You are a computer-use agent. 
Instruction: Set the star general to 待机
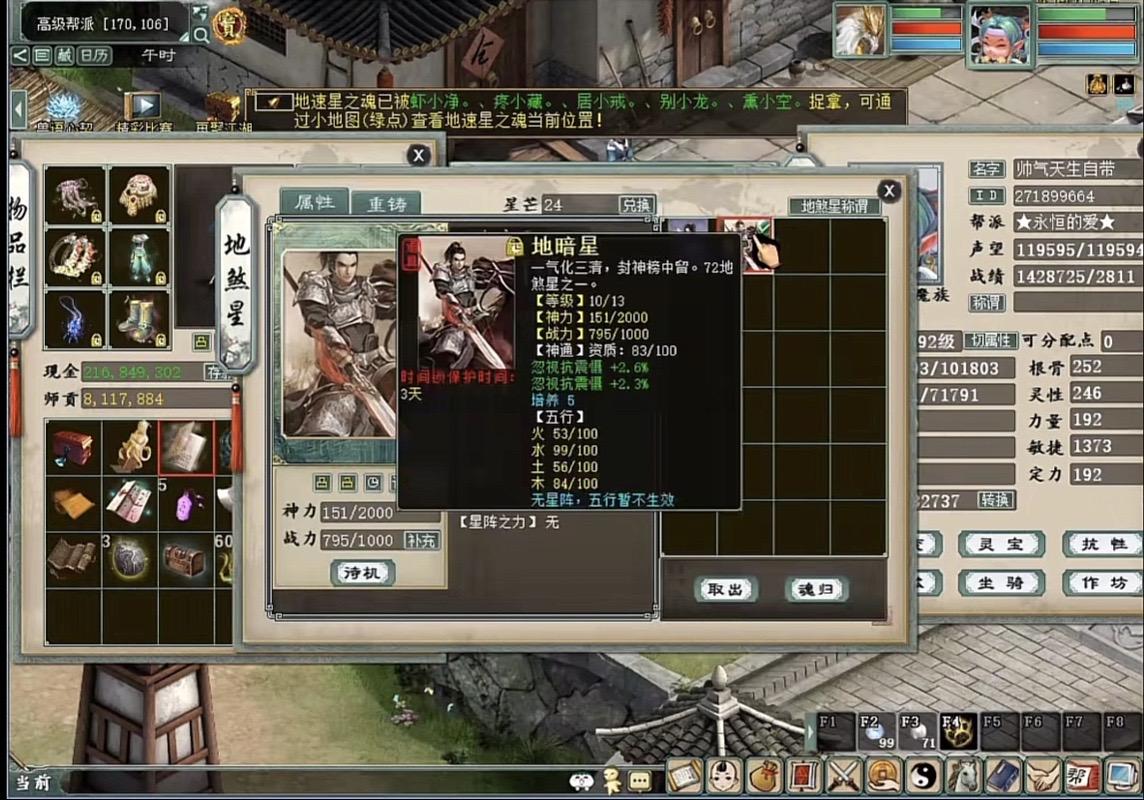(x=362, y=572)
